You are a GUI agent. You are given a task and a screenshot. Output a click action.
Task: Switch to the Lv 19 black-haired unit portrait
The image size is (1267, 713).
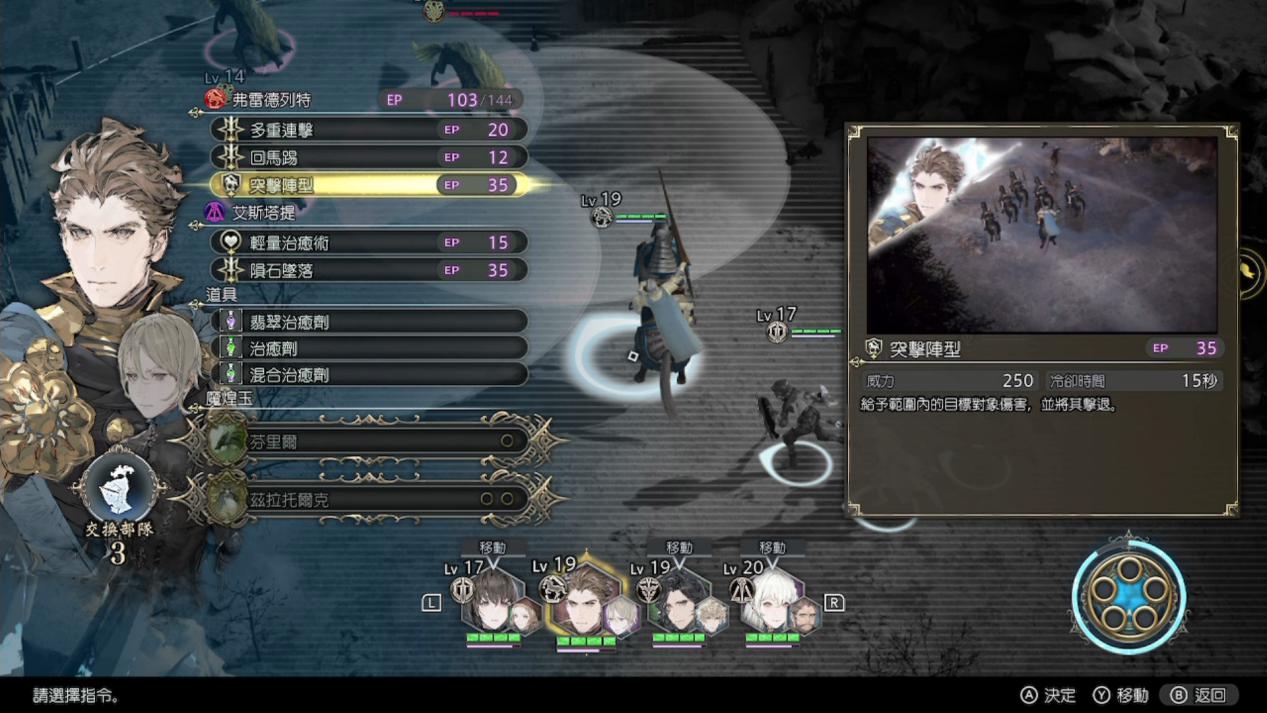click(x=678, y=603)
